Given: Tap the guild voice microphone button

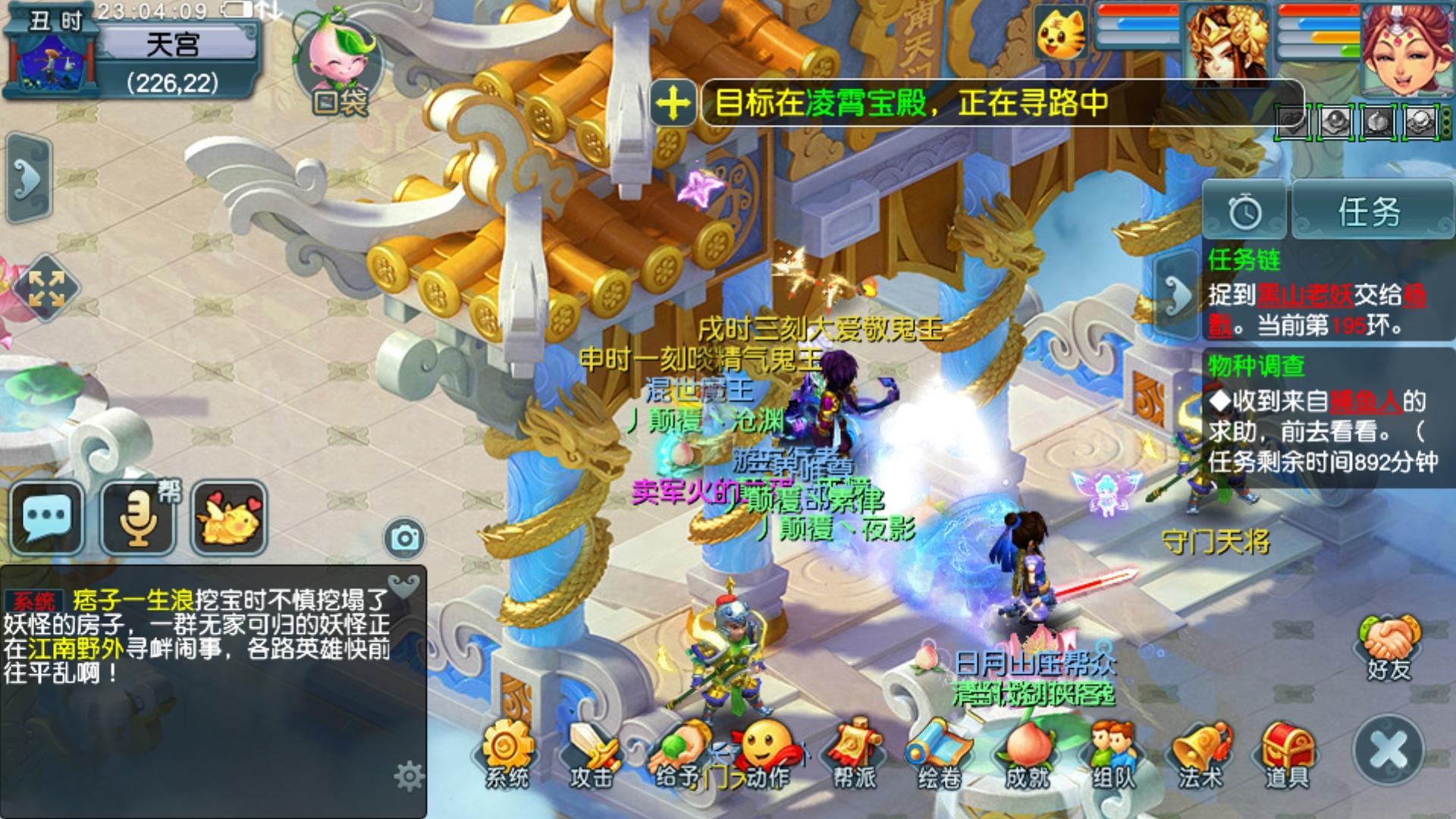Looking at the screenshot, I should pos(138,518).
